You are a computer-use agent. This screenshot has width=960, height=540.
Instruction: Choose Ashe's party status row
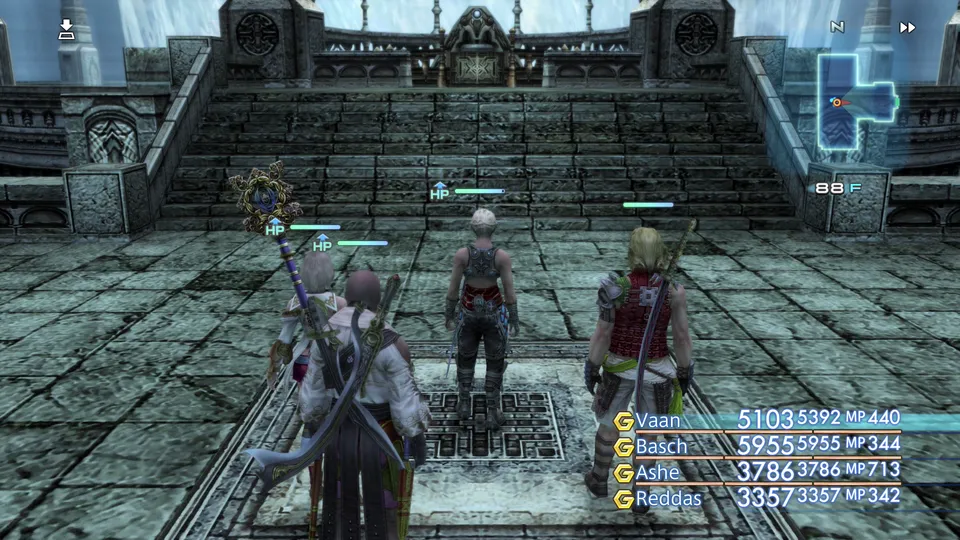point(657,472)
